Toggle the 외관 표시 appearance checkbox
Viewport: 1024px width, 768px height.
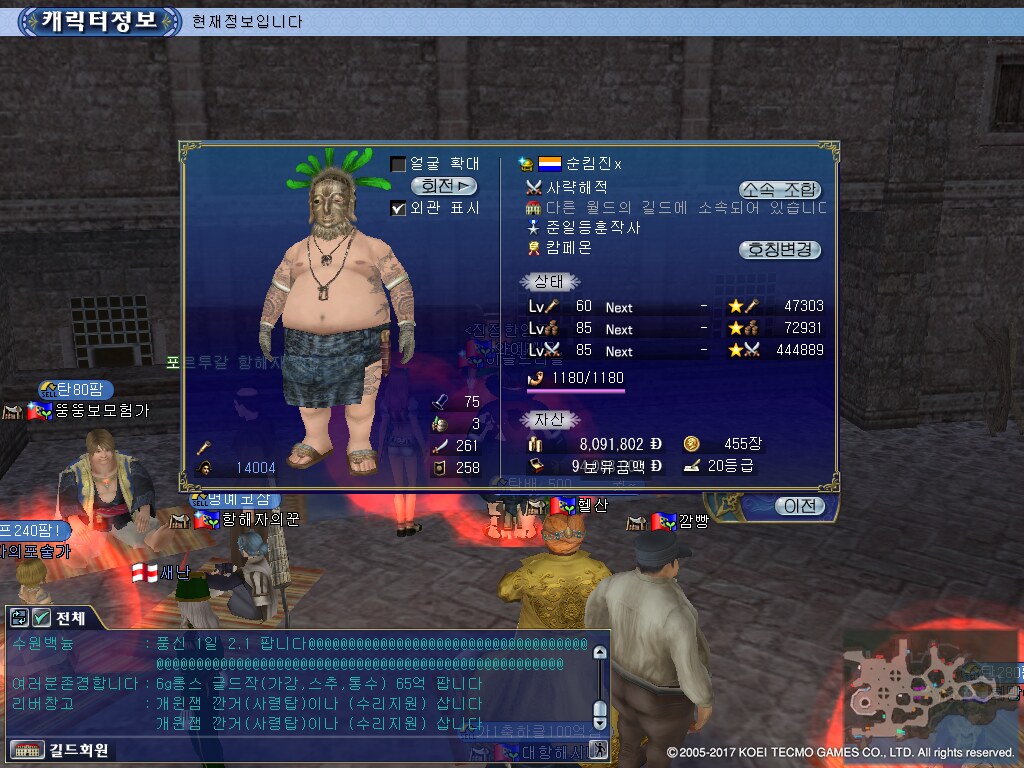point(398,208)
